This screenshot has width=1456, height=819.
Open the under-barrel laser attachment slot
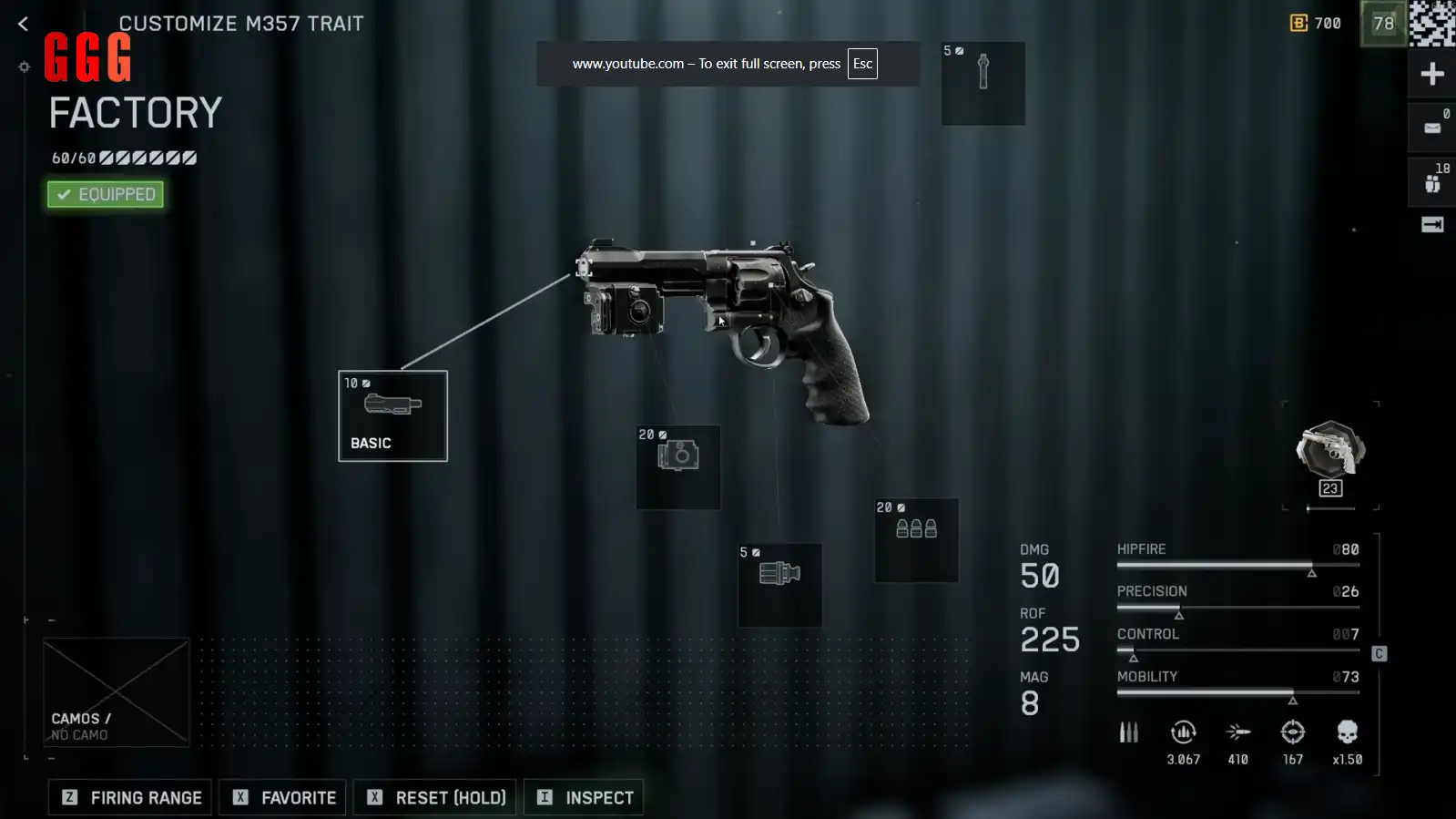tap(677, 466)
